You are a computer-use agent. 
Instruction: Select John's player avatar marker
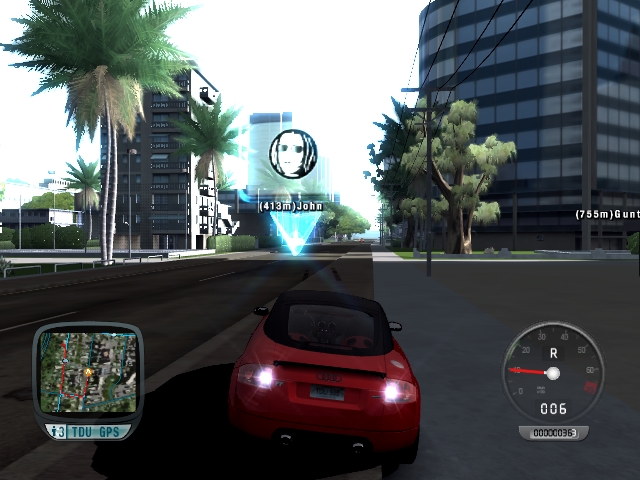coord(293,155)
